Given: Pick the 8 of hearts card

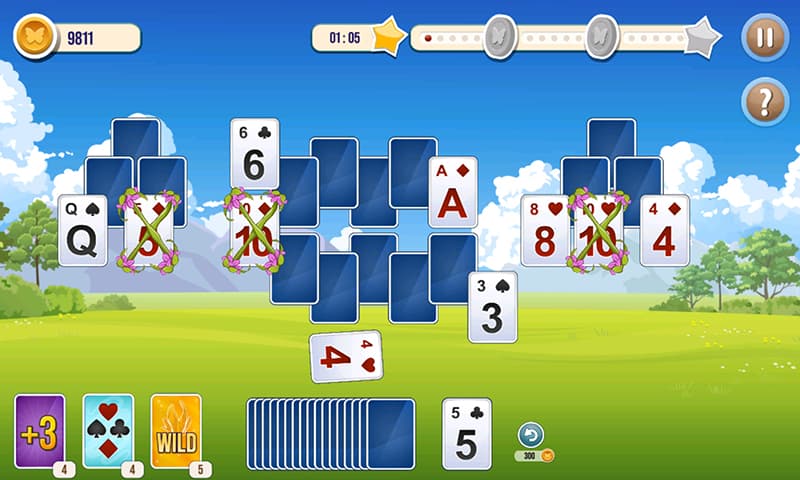Looking at the screenshot, I should coord(543,230).
